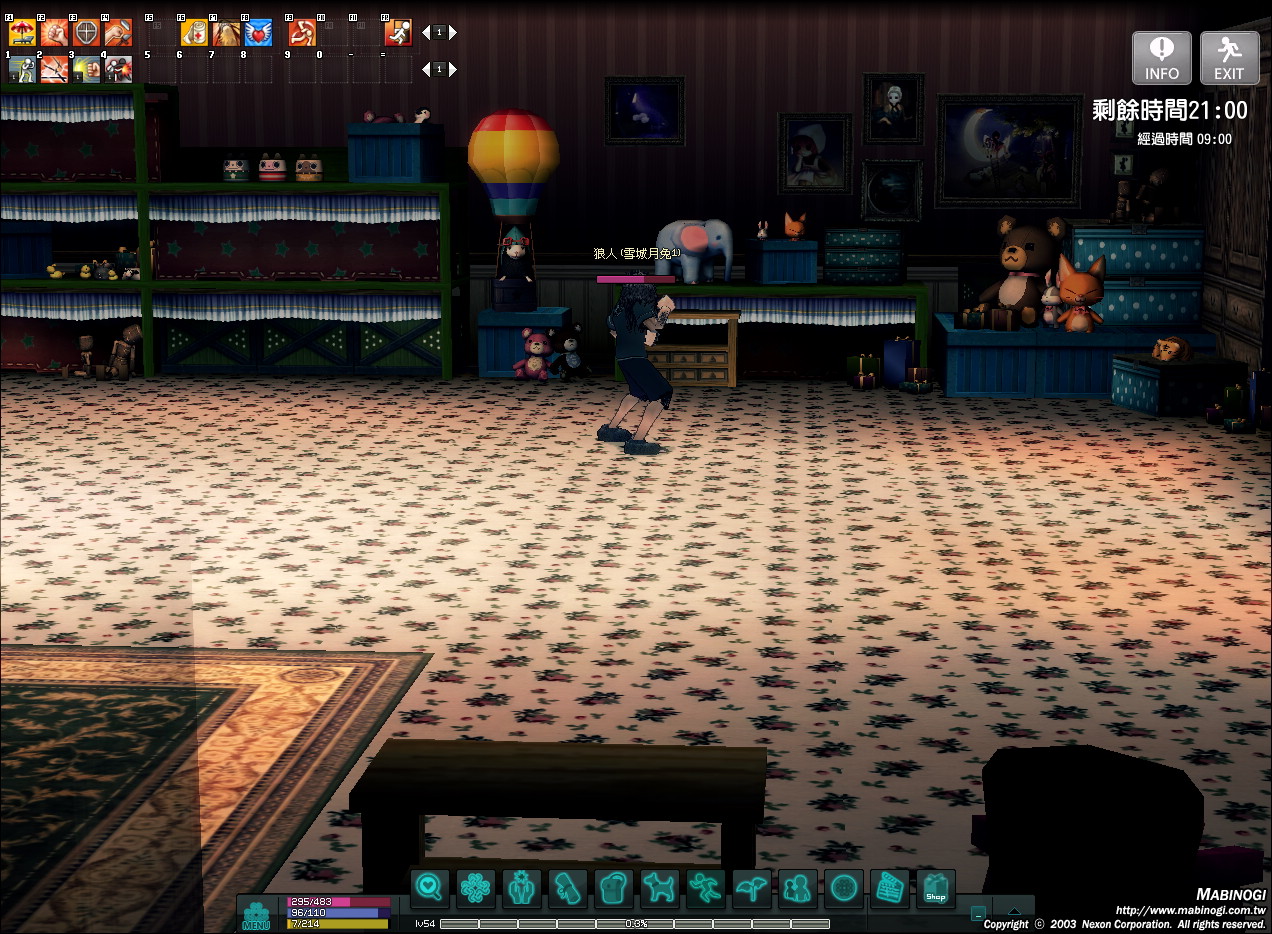Use the crossed swords skill slot
This screenshot has height=934, width=1272.
click(54, 69)
